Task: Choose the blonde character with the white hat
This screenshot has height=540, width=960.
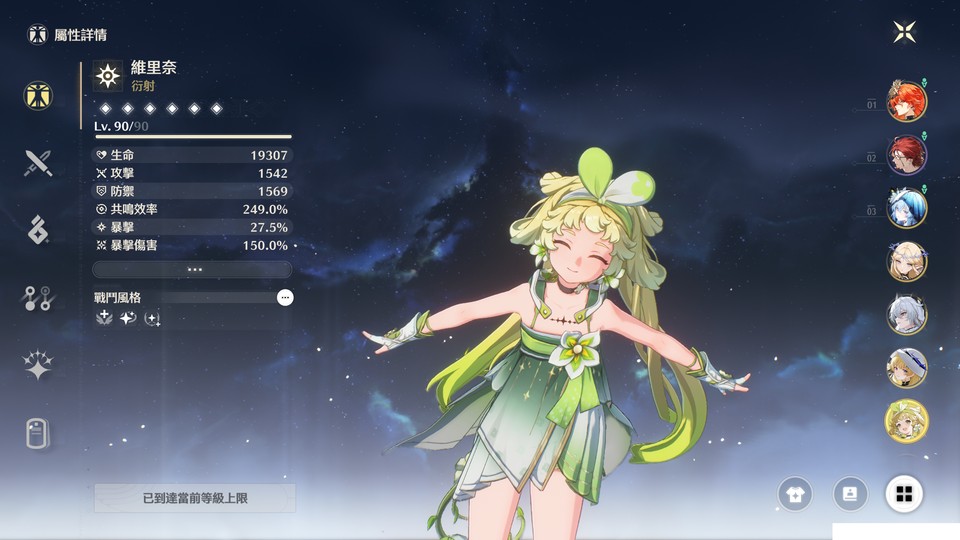Action: point(906,367)
